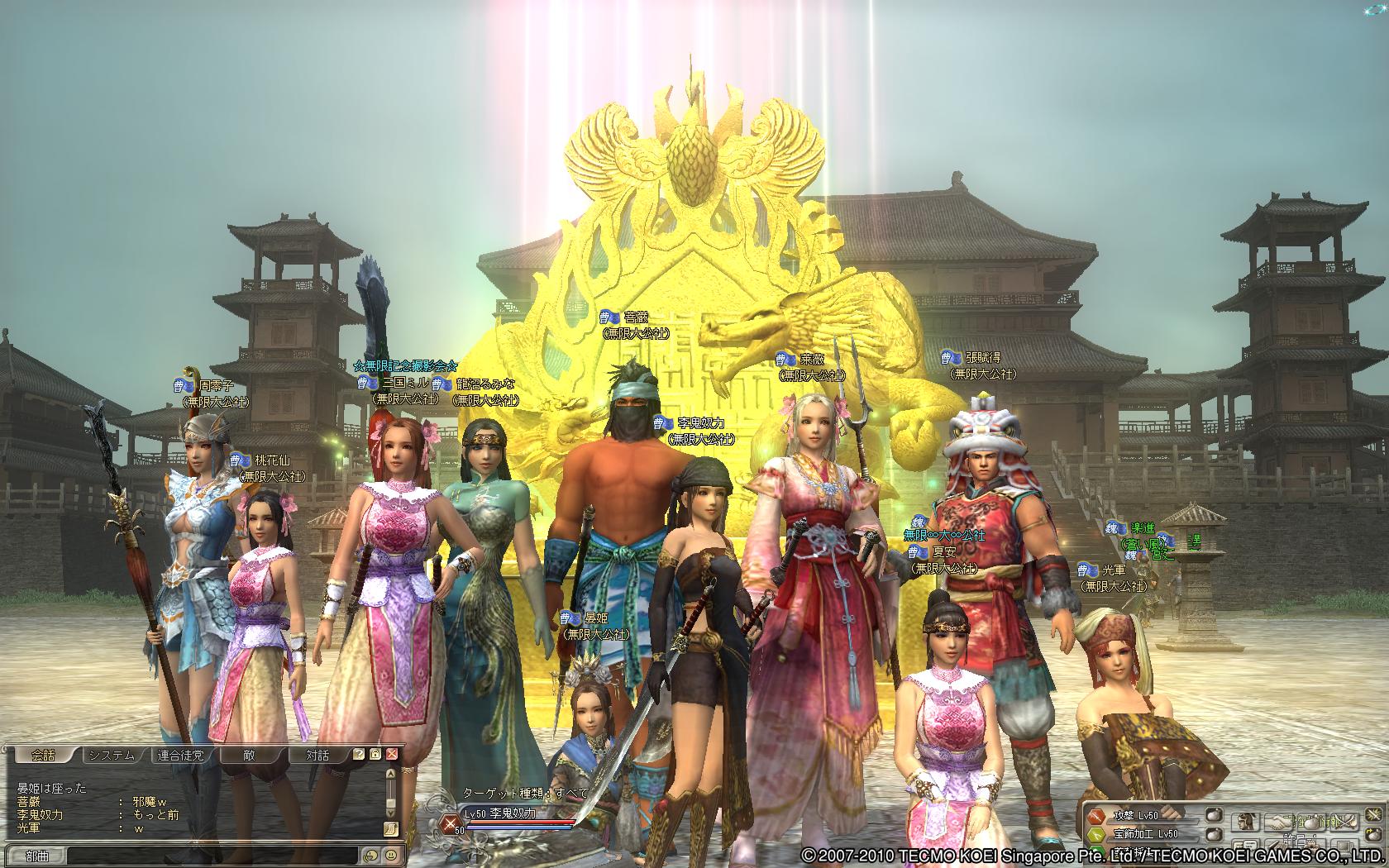Close the chat window with red X

click(x=392, y=755)
